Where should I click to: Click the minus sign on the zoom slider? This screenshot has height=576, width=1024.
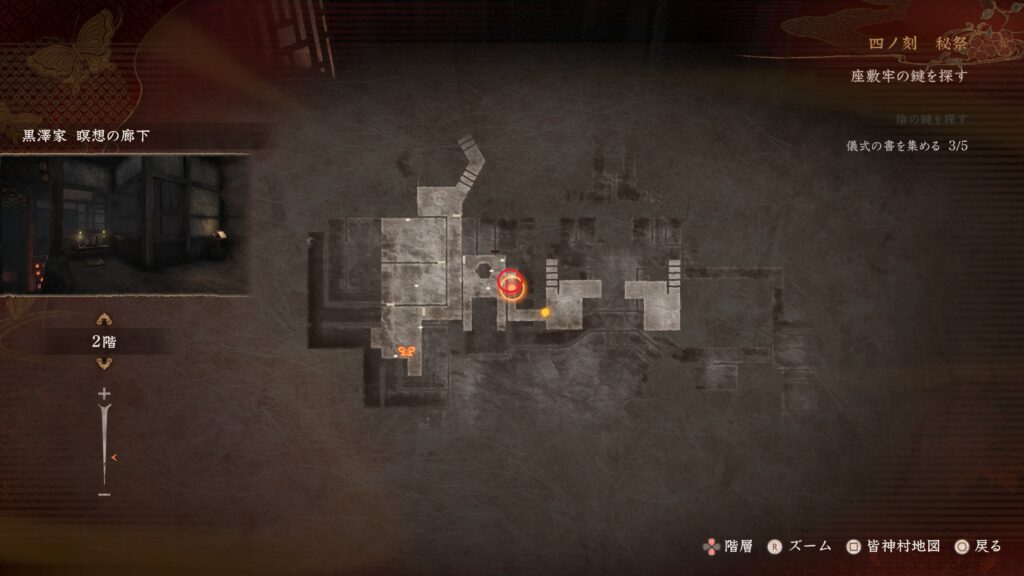pos(104,494)
